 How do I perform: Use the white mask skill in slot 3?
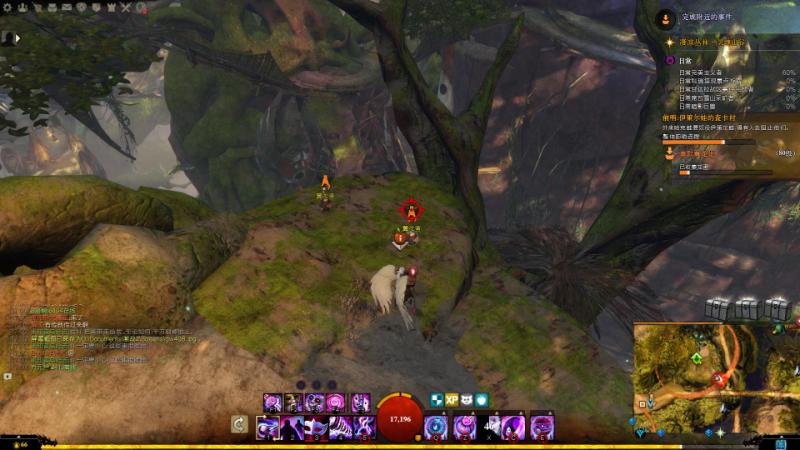click(x=313, y=428)
